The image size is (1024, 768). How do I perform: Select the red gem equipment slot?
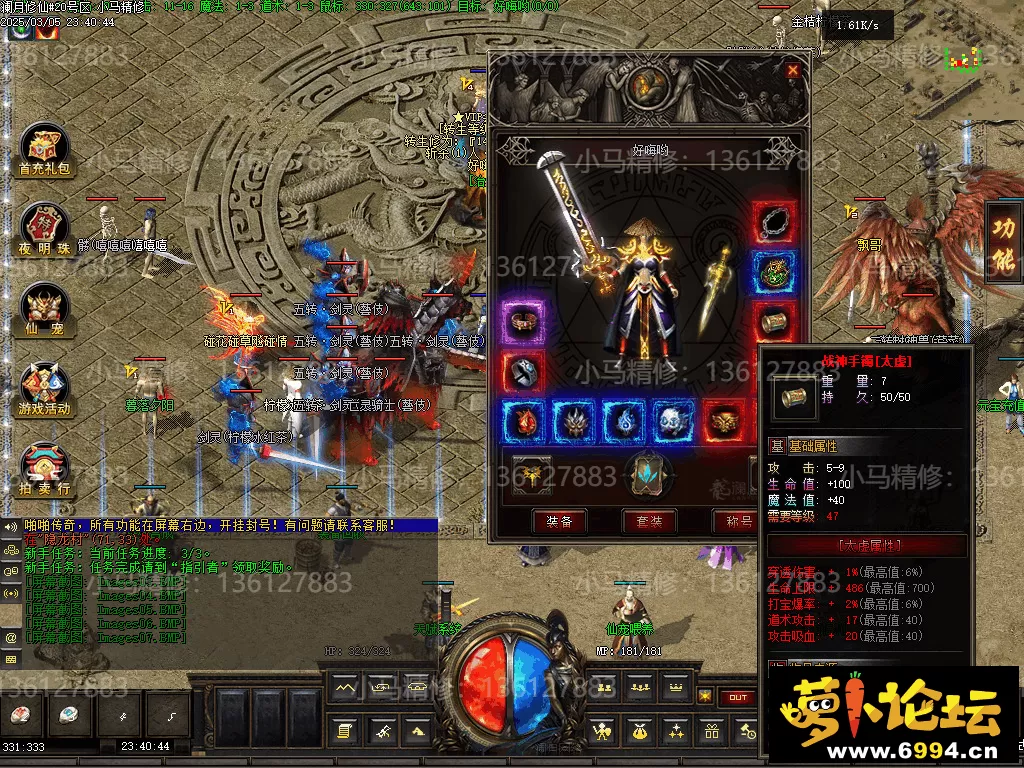tap(524, 422)
